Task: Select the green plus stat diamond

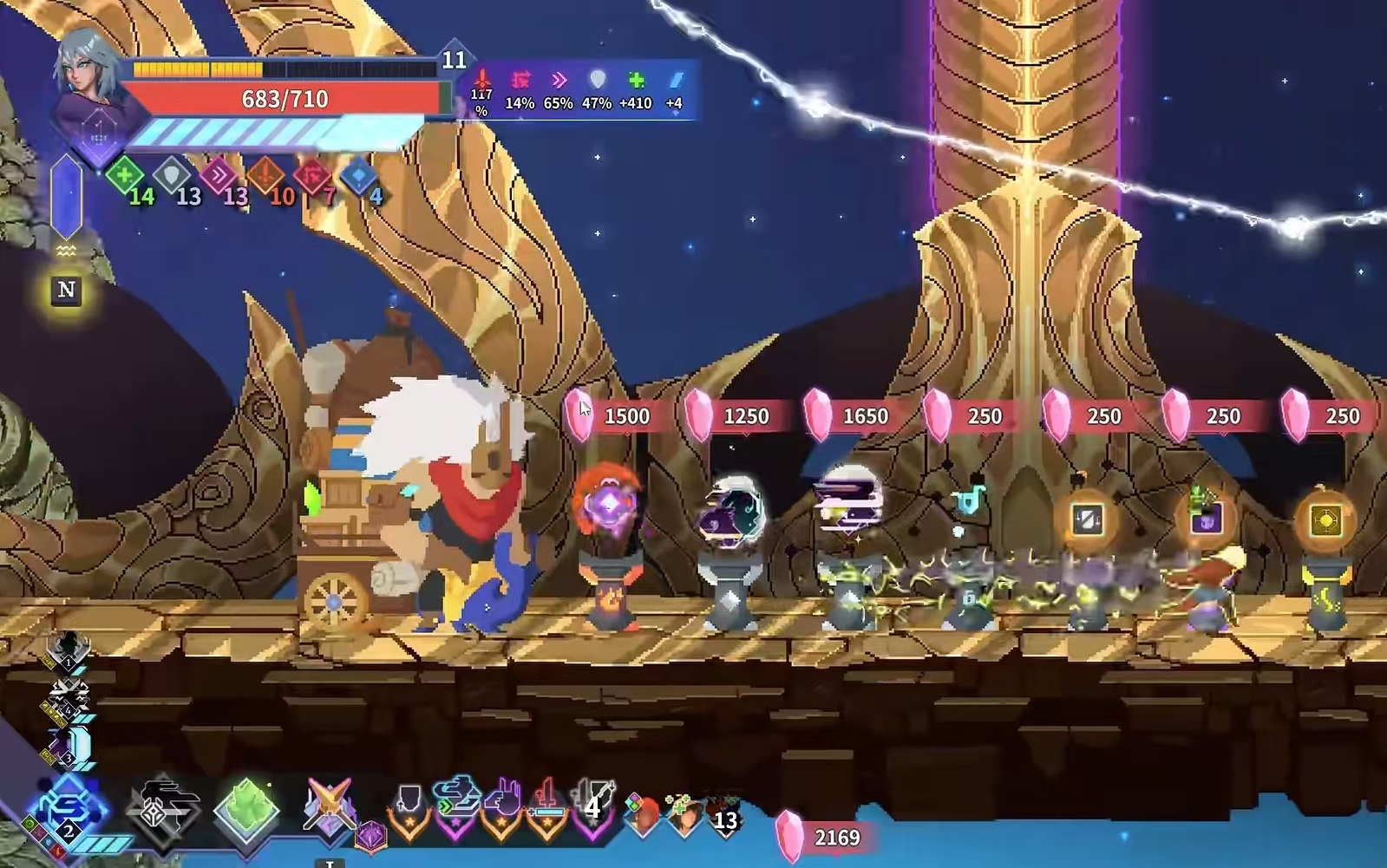Action: (125, 175)
